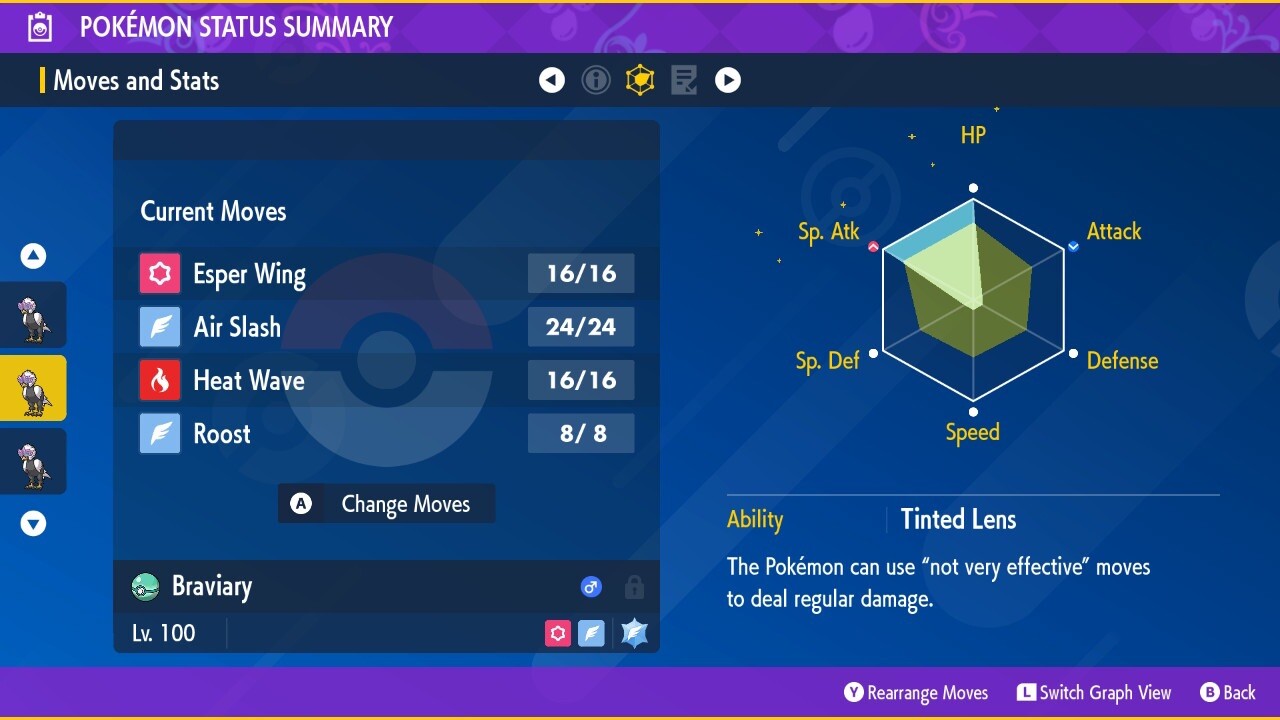Click the Tinted Lens ability name
The width and height of the screenshot is (1280, 720).
[x=958, y=519]
